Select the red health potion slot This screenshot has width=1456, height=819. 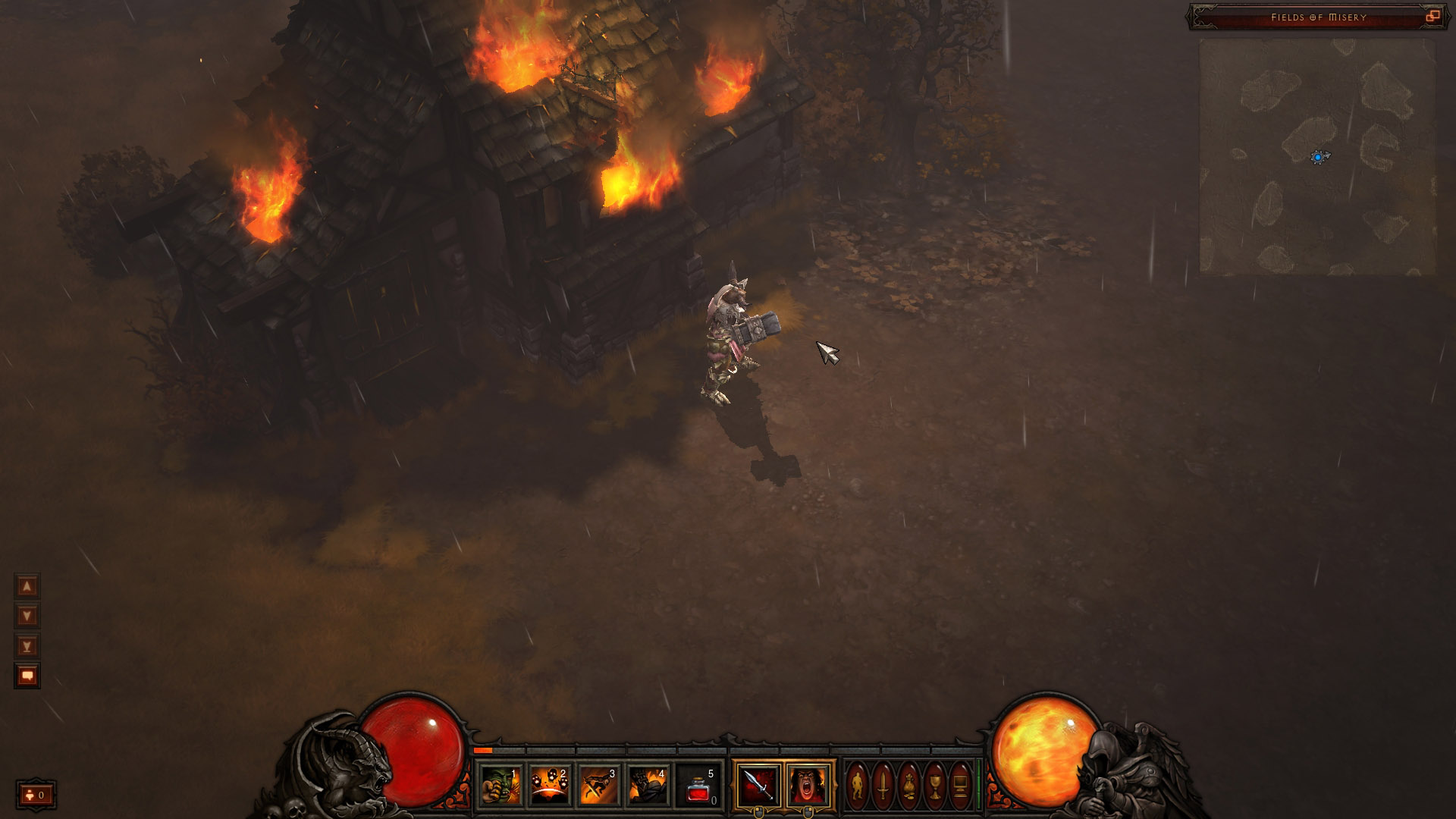tap(698, 785)
